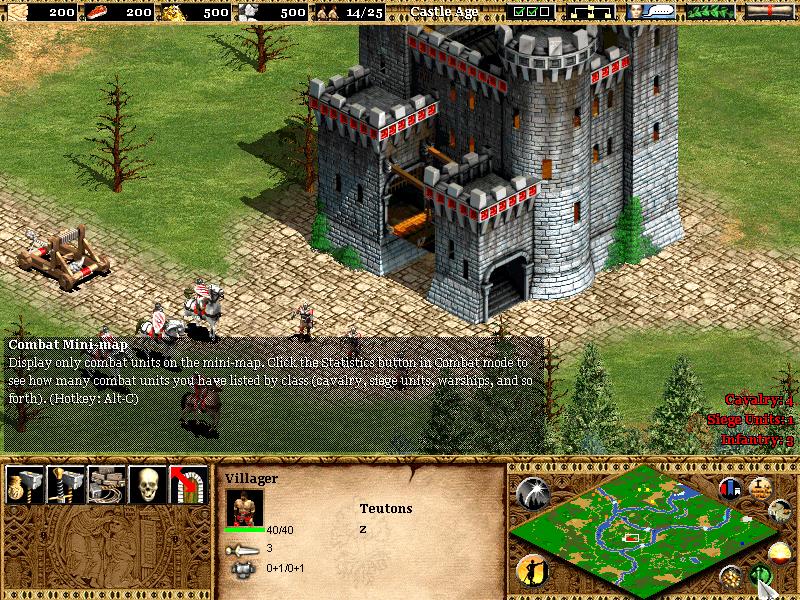Viewport: 800px width, 600px height.
Task: Choose the military buildings hammer-and-sword command
Action: click(63, 484)
